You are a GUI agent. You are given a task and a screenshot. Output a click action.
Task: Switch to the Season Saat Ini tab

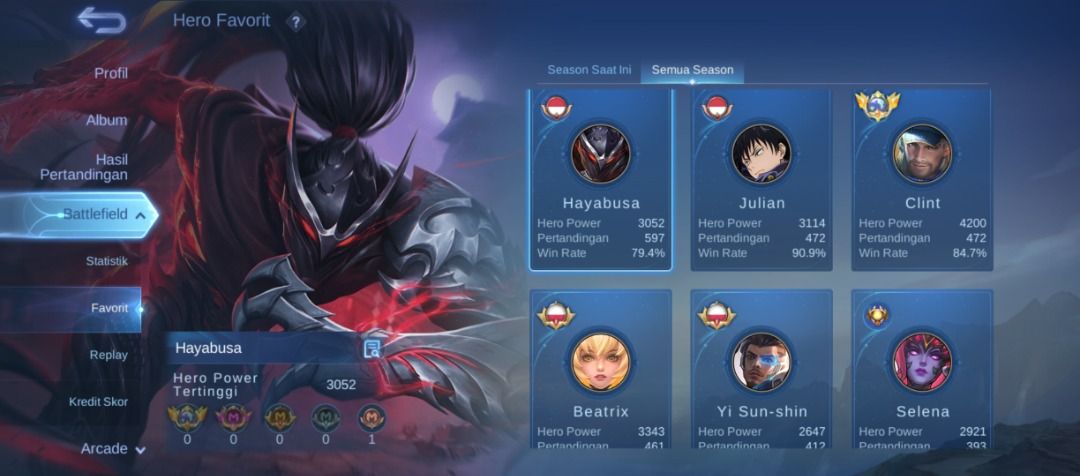589,70
